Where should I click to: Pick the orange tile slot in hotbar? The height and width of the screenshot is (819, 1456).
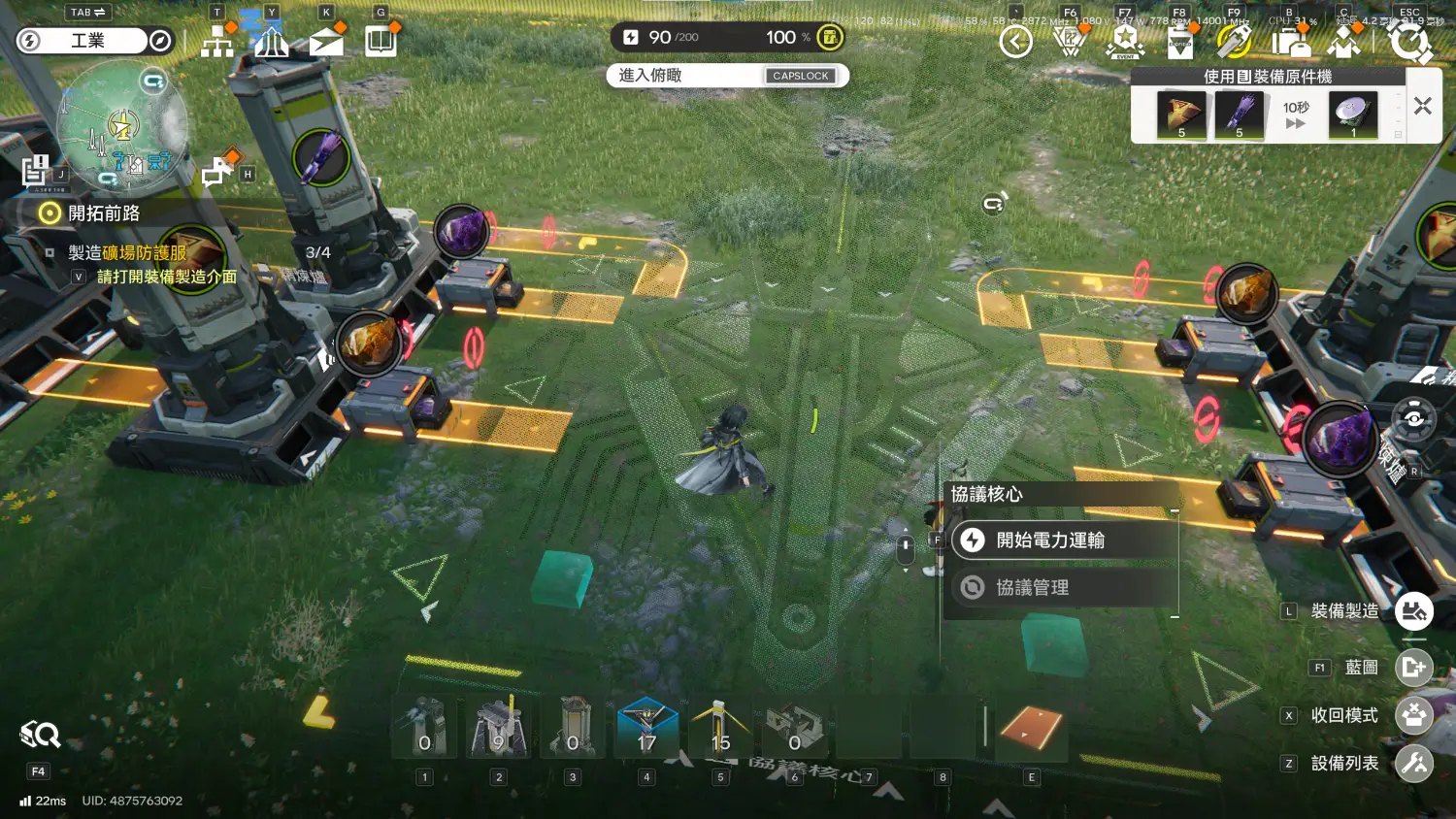coord(1031,728)
